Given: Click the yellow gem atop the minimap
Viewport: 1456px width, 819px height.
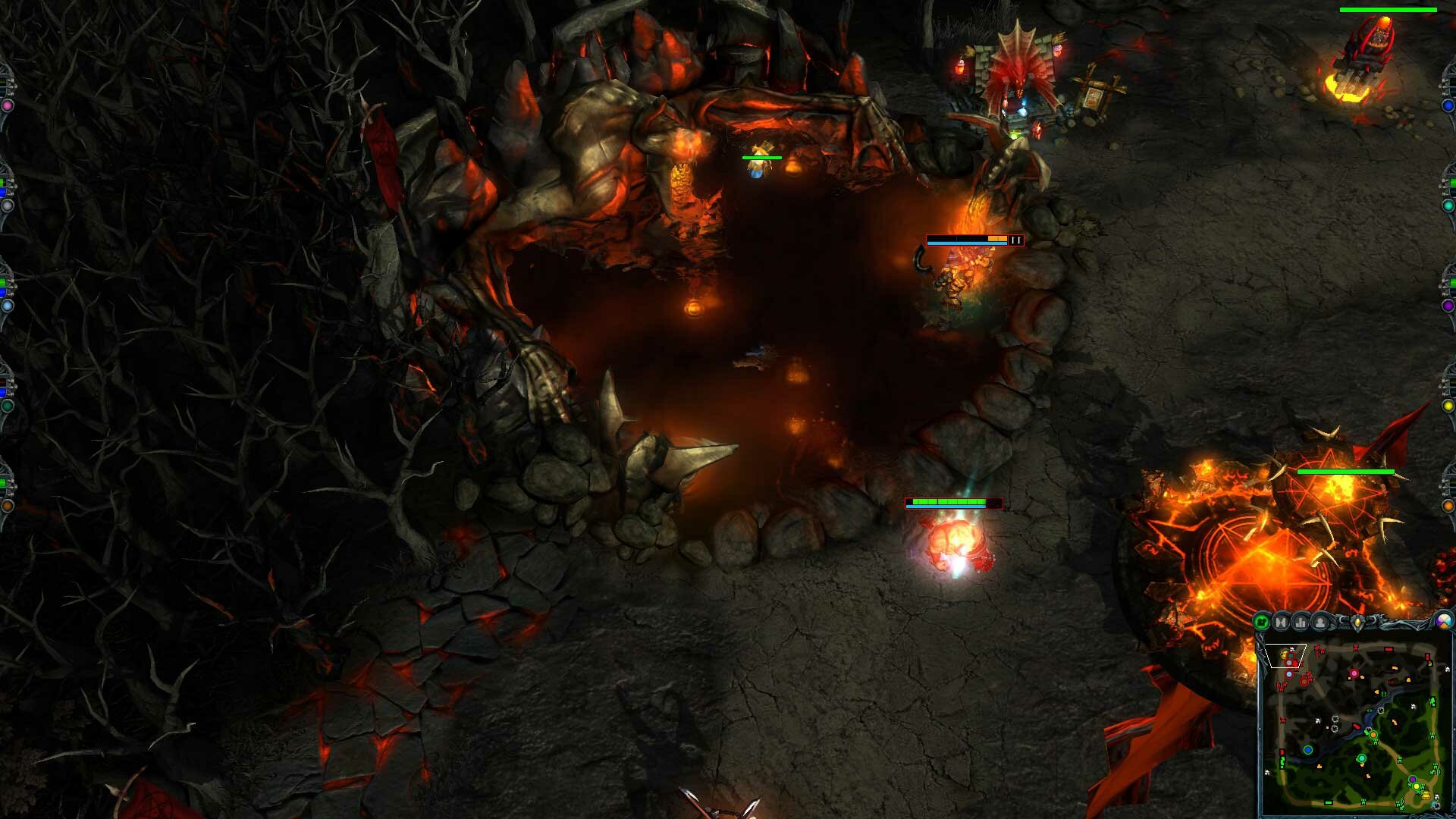Looking at the screenshot, I should coord(1357,623).
